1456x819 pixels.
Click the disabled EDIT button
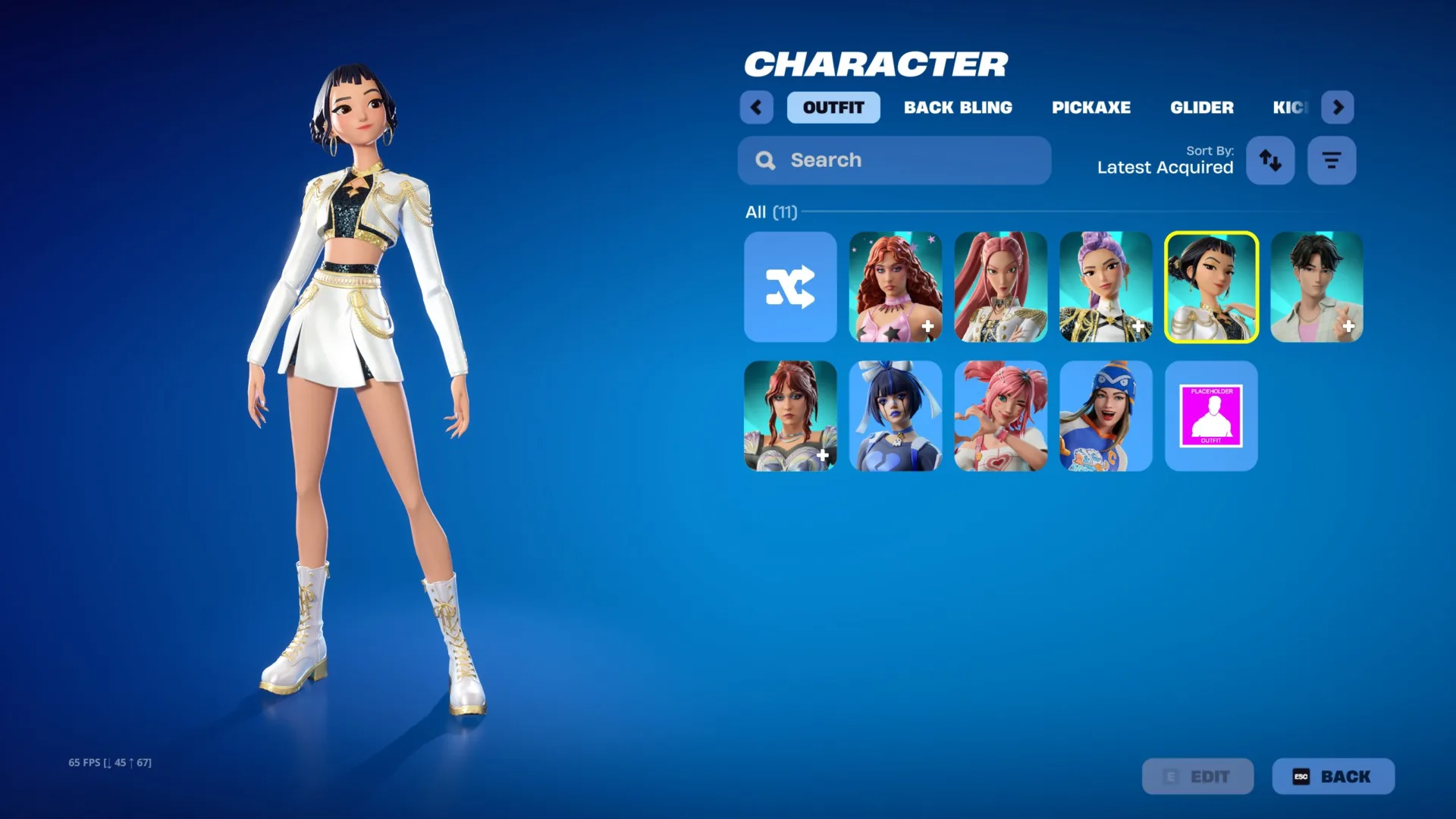coord(1198,776)
